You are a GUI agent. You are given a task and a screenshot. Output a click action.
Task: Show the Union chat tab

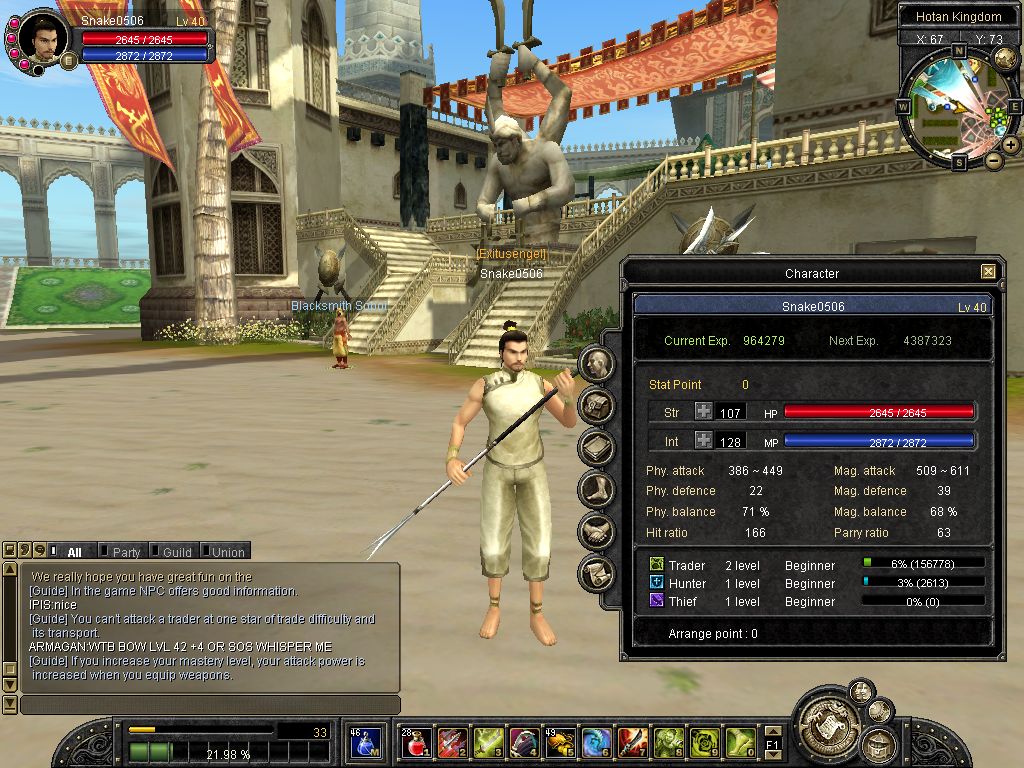pyautogui.click(x=227, y=551)
